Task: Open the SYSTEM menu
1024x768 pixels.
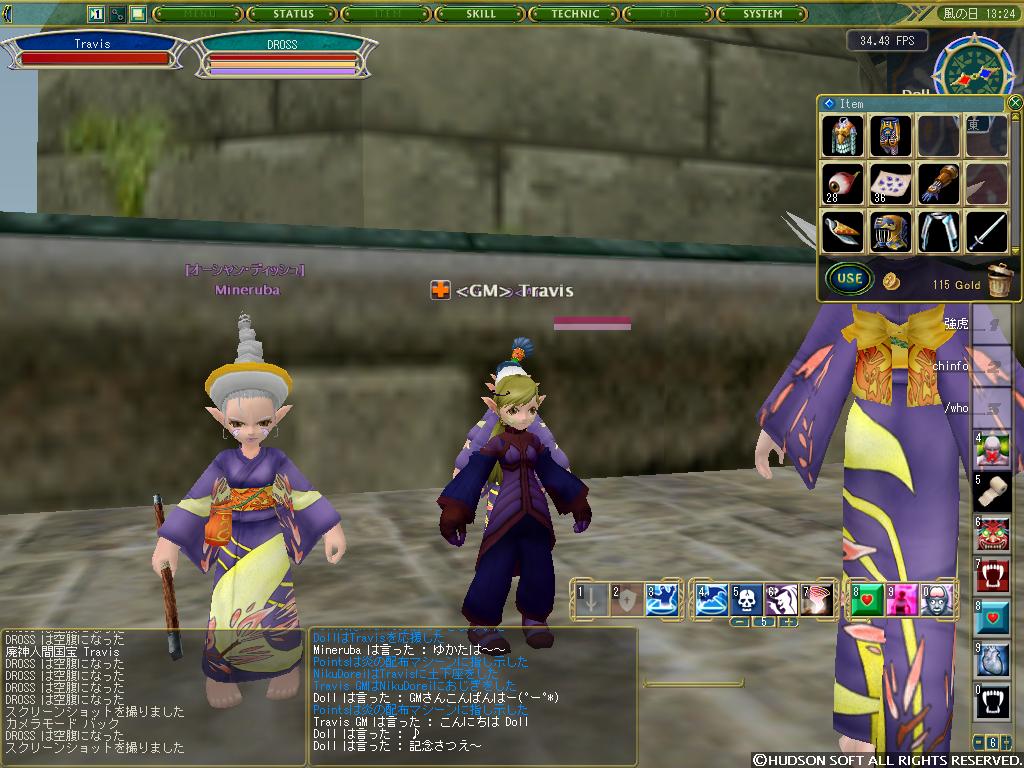Action: click(763, 14)
